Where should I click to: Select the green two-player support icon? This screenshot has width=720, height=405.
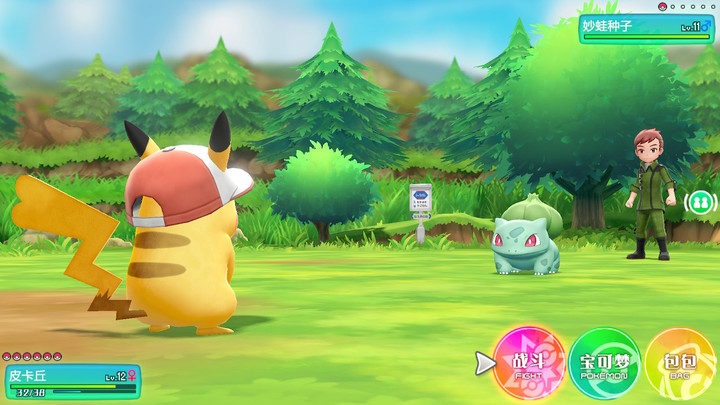pos(700,203)
